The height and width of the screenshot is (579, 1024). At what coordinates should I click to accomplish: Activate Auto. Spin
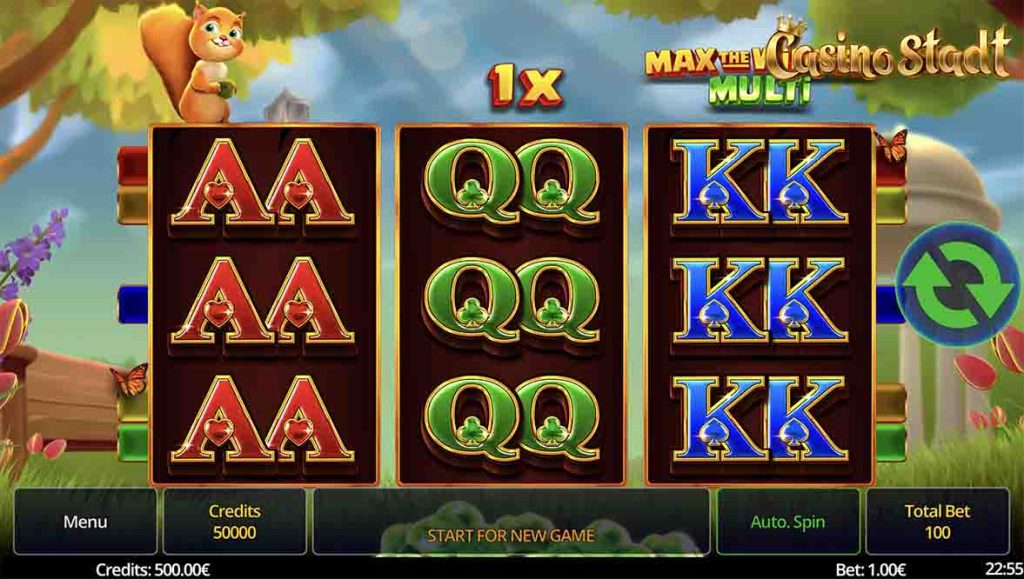coord(788,521)
